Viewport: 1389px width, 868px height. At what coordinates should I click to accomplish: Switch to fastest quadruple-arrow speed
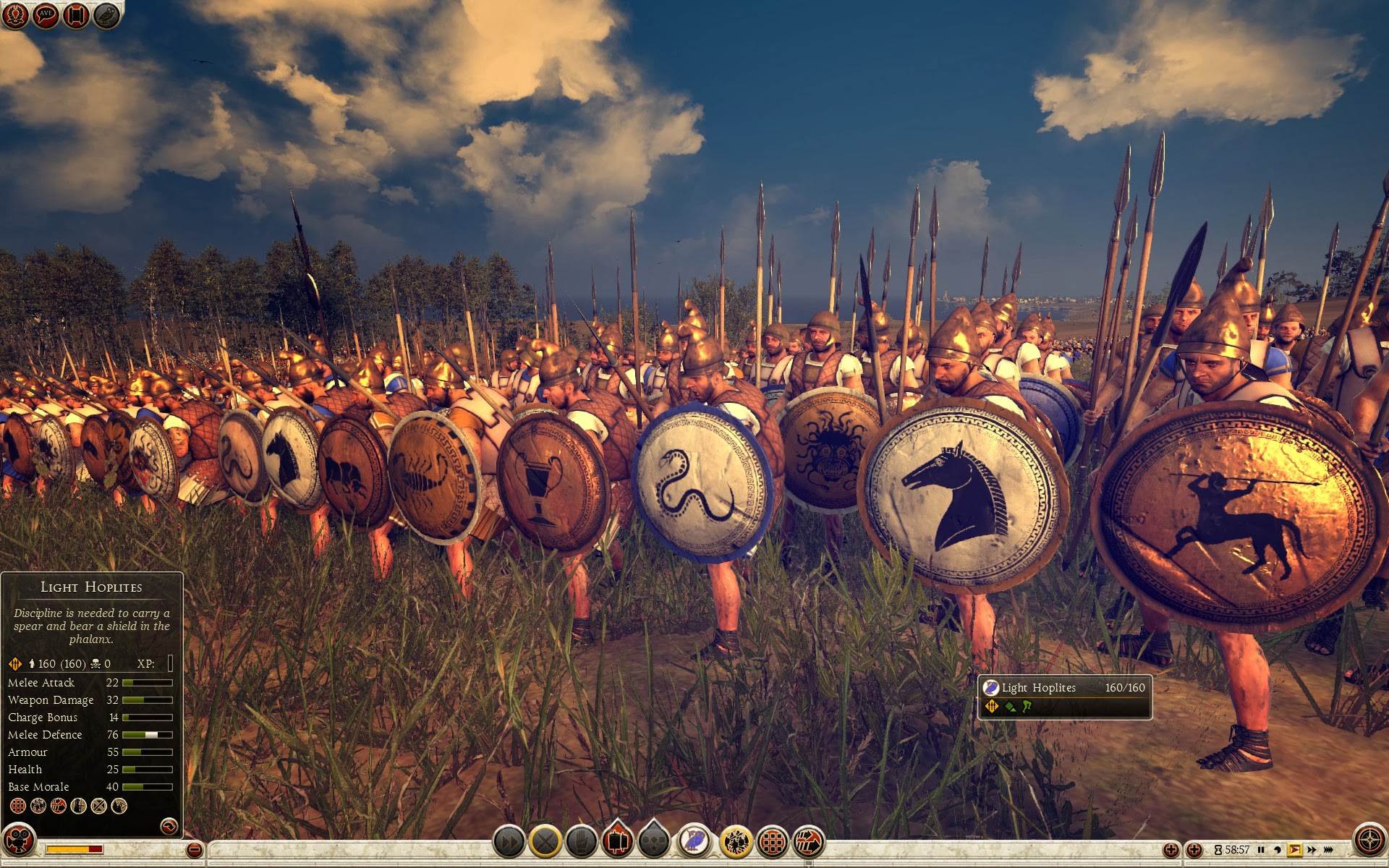[1329, 850]
